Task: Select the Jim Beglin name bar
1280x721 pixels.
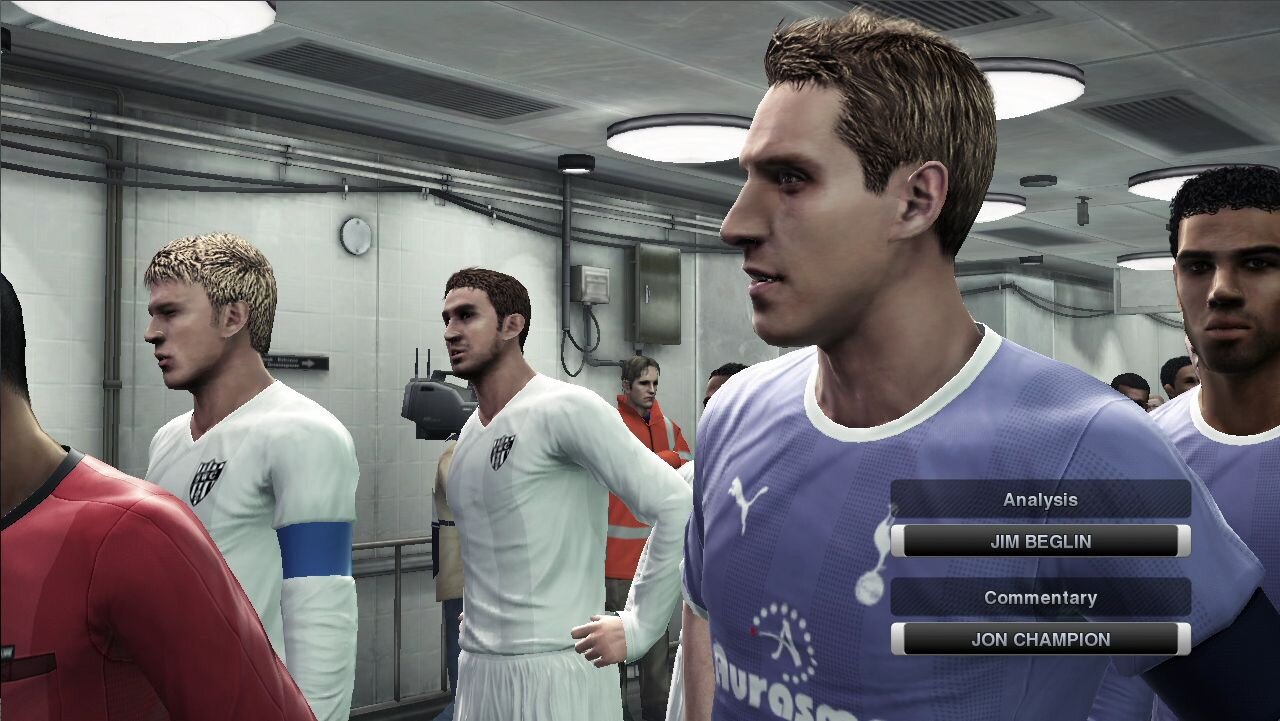Action: tap(1040, 541)
